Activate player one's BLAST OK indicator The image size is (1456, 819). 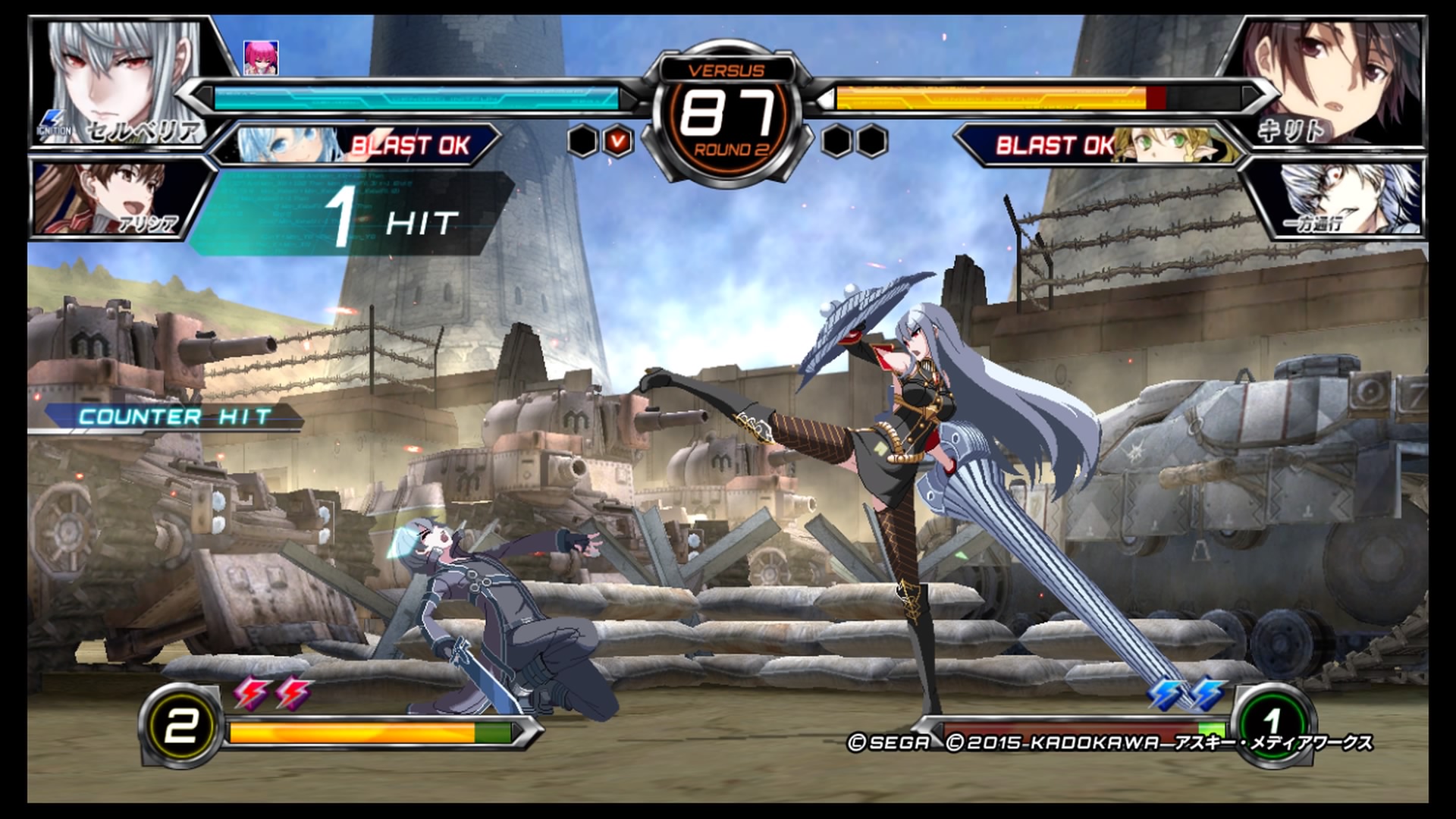[410, 145]
